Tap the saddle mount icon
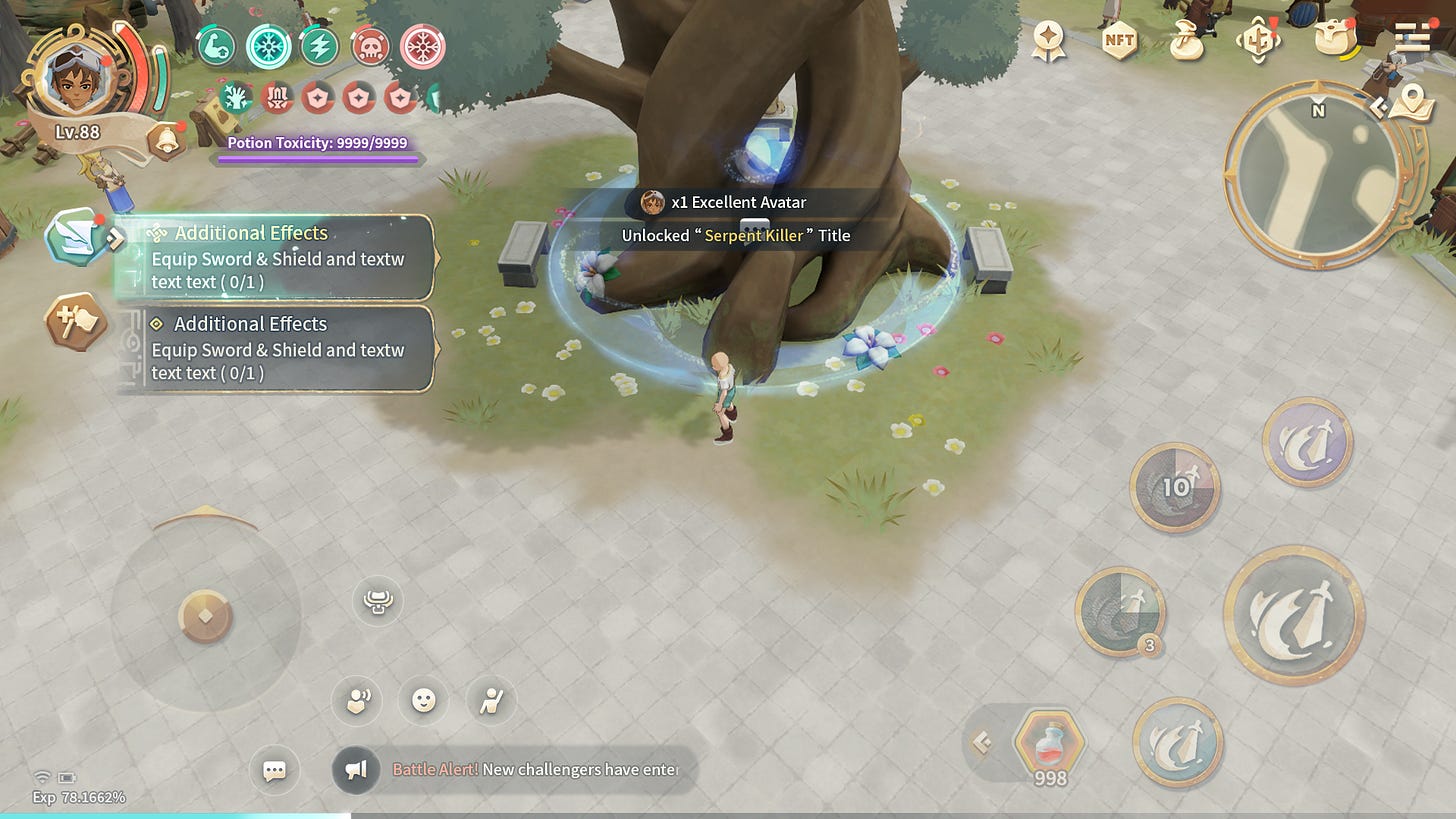The width and height of the screenshot is (1456, 819). point(378,601)
